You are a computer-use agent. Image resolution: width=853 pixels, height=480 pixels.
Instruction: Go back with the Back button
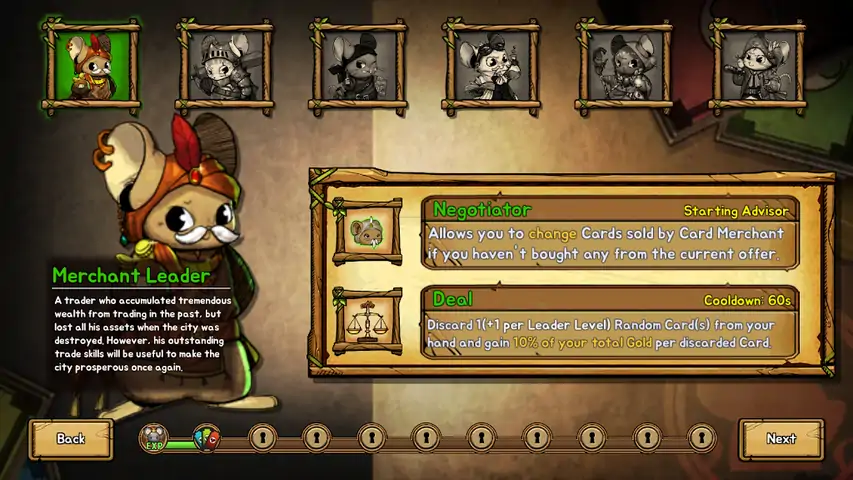pos(70,439)
